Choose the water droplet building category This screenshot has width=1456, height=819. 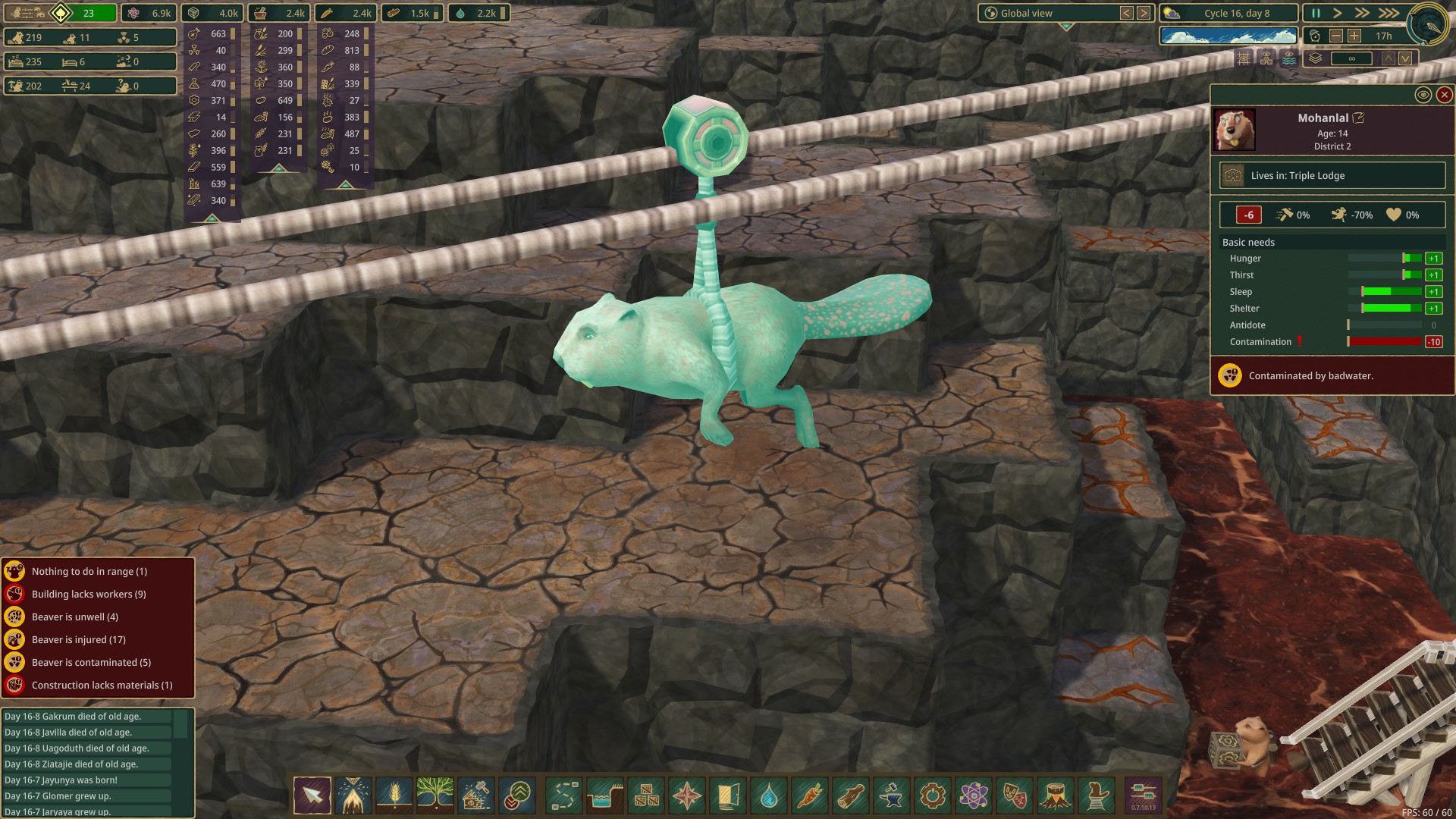point(768,795)
